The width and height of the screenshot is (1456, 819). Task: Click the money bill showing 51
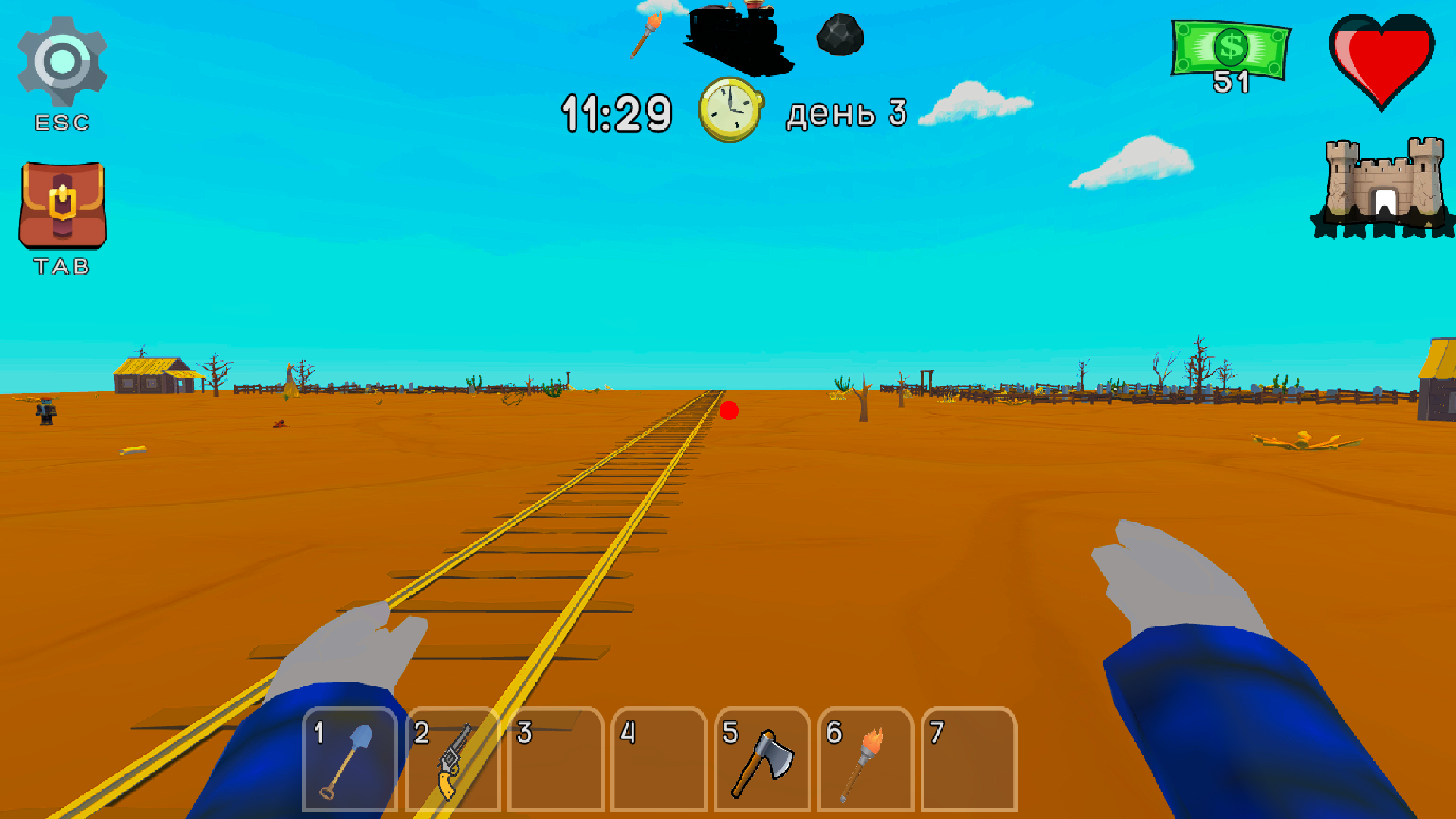tap(1230, 49)
